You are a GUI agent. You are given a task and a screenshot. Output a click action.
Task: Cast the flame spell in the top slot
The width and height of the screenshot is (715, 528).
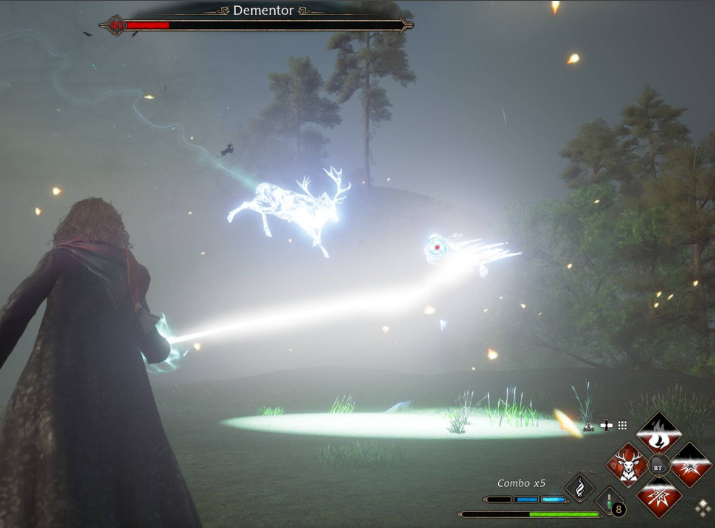(x=659, y=435)
